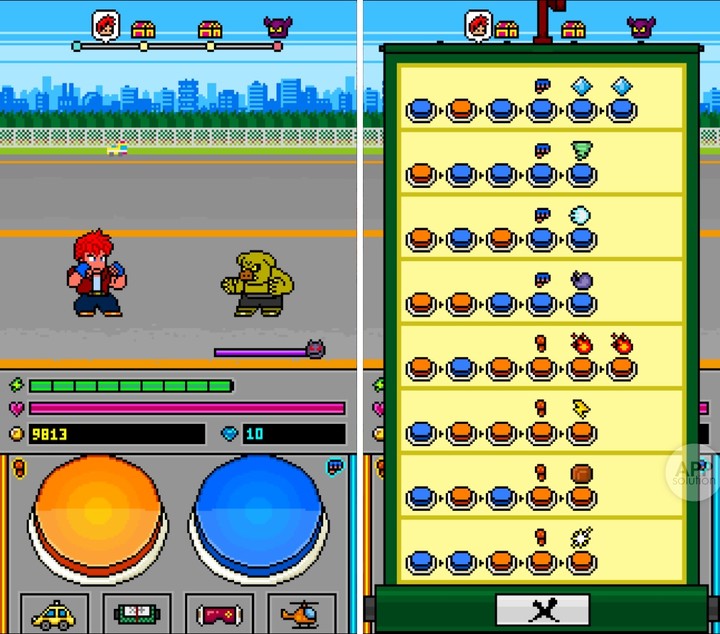Tap the big orange punch button
The image size is (720, 634).
point(97,510)
